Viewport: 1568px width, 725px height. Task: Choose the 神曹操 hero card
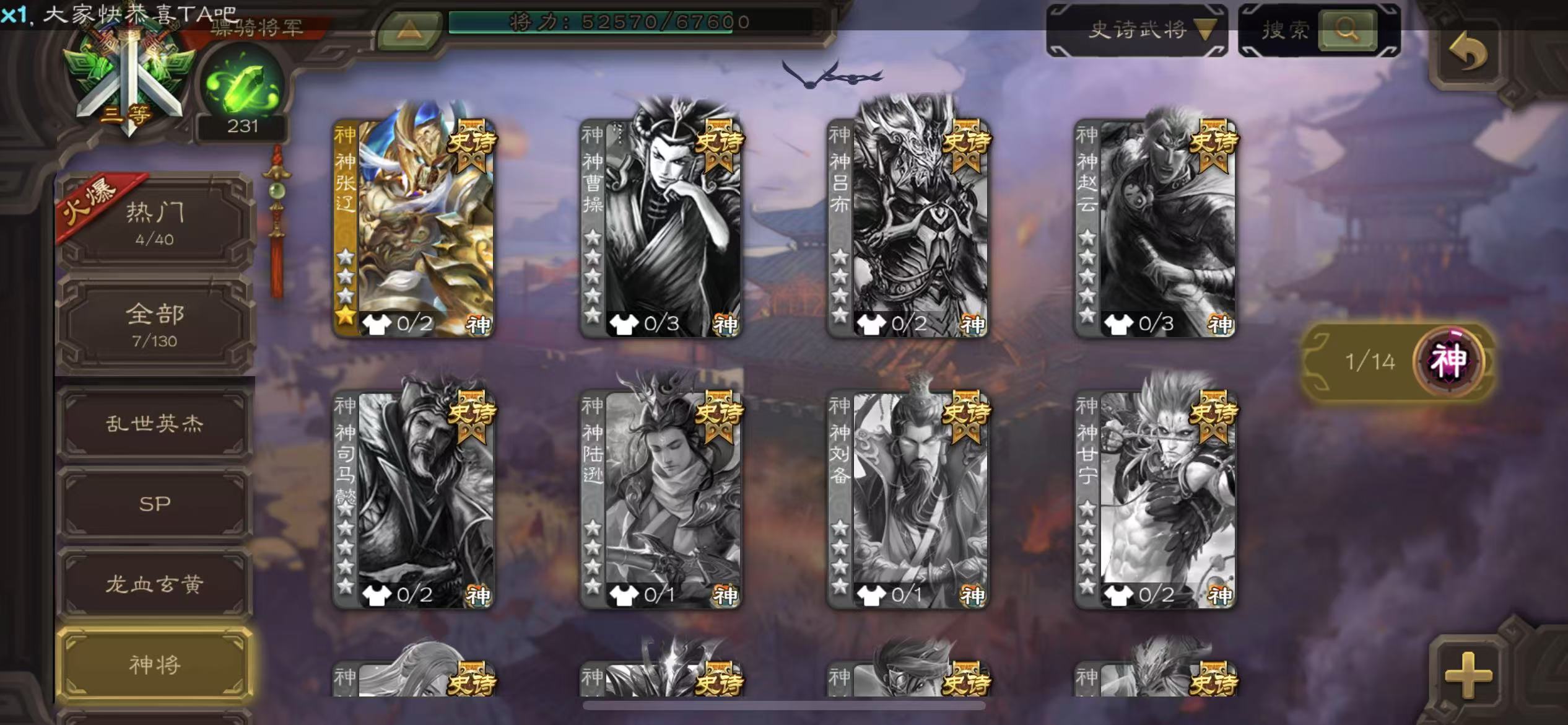pyautogui.click(x=661, y=227)
